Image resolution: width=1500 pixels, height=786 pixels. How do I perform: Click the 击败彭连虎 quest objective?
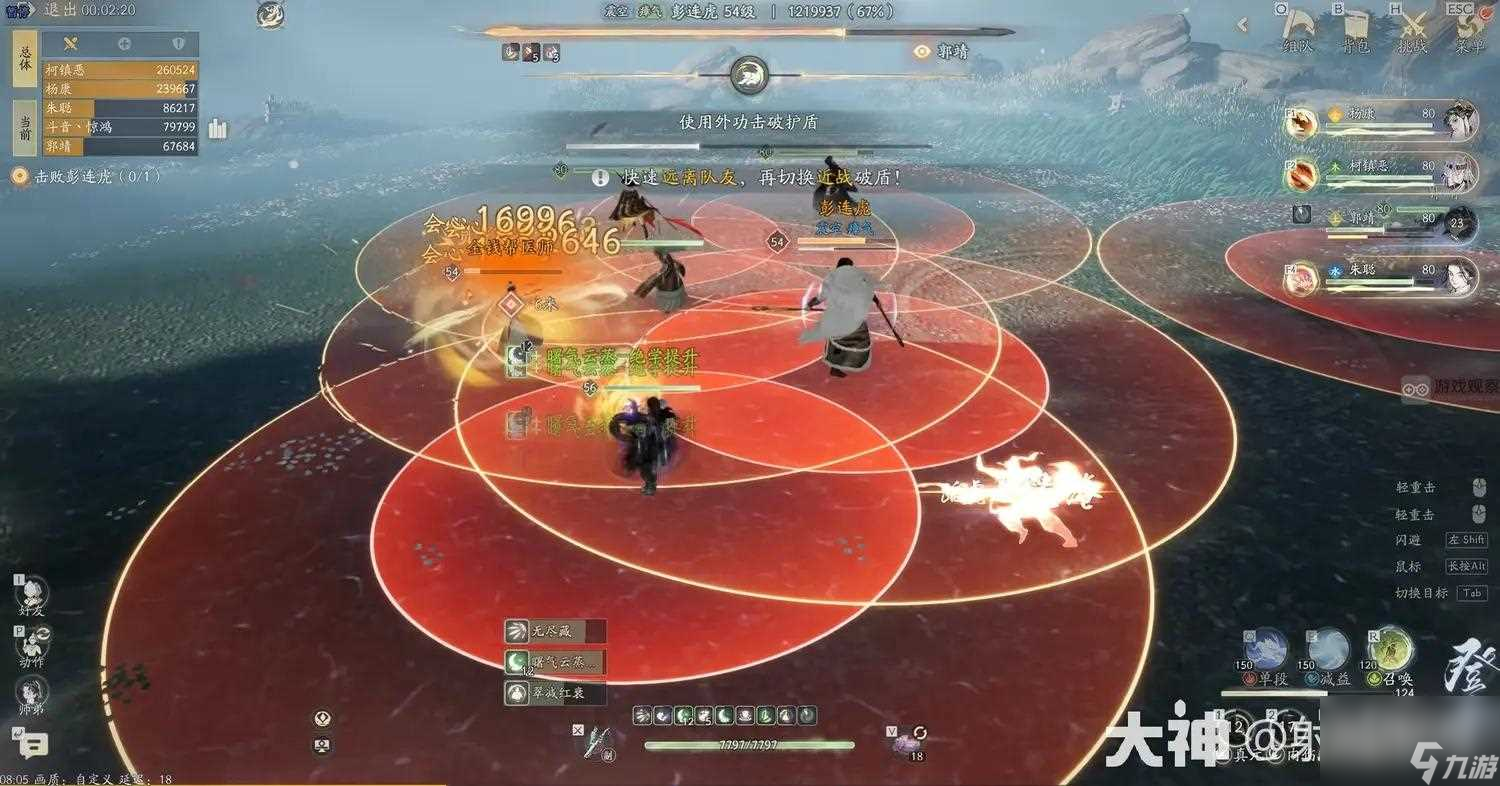(x=80, y=174)
